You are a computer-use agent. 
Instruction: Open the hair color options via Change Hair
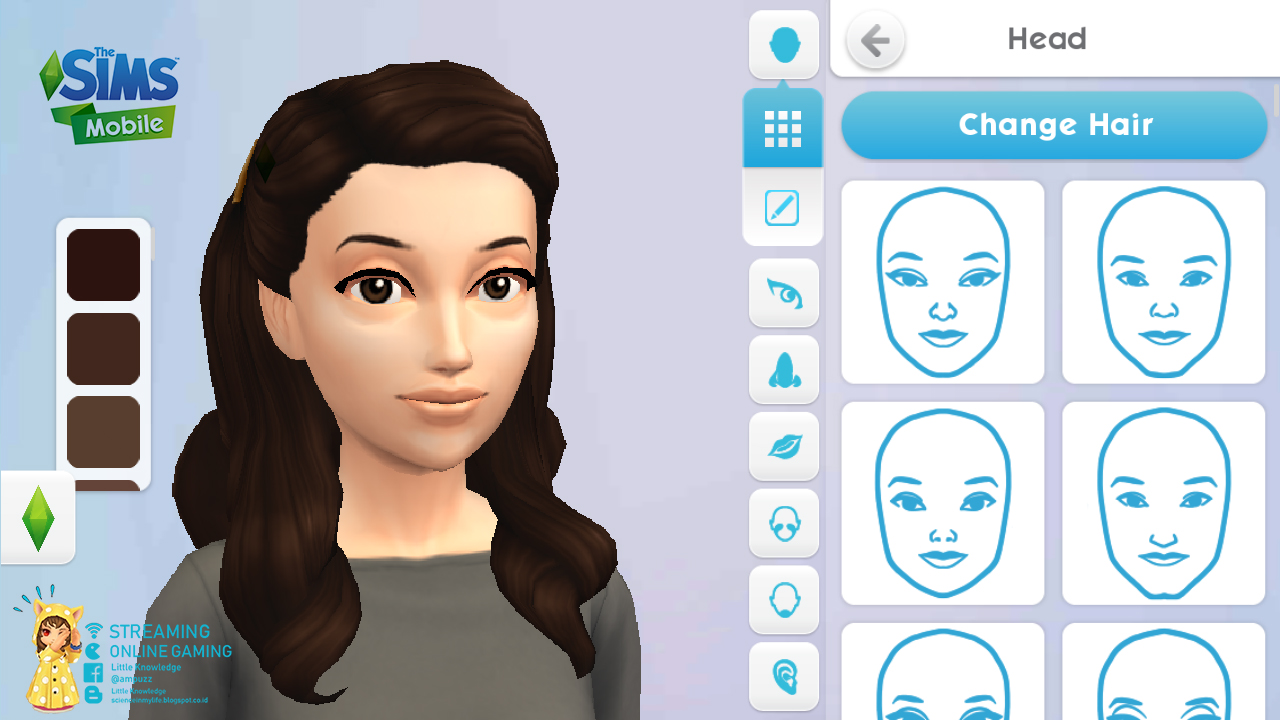(1055, 125)
